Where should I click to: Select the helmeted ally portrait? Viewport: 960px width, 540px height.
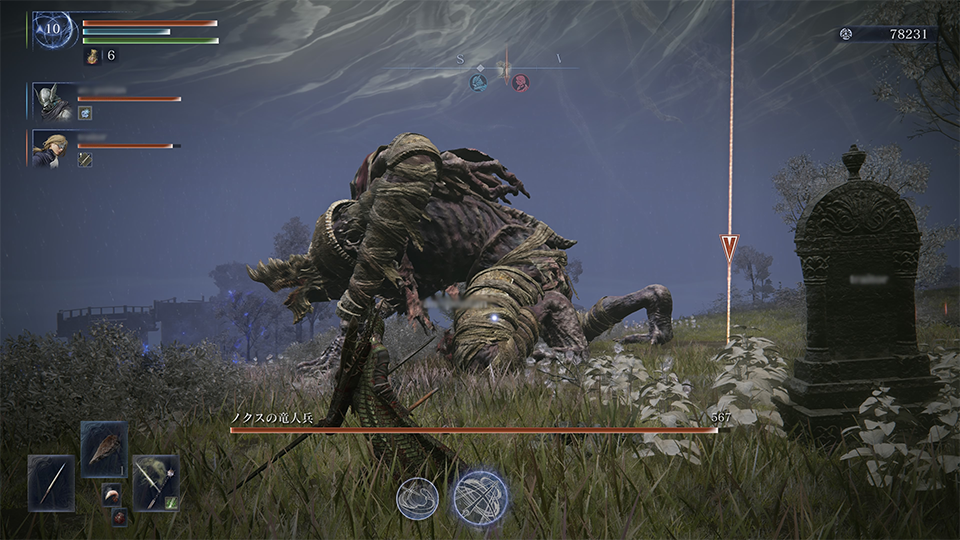(x=48, y=99)
